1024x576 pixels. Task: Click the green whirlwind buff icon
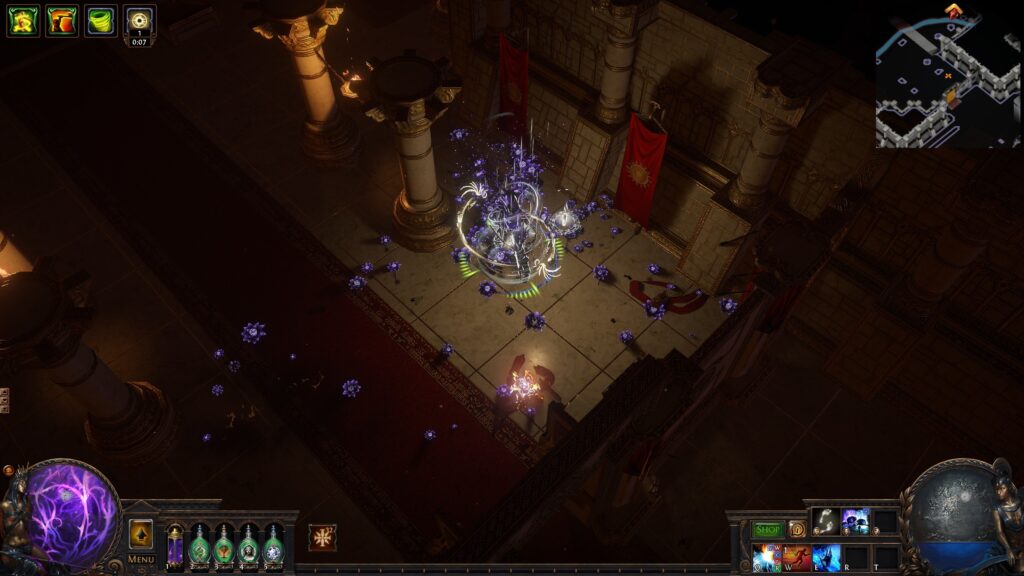click(100, 20)
